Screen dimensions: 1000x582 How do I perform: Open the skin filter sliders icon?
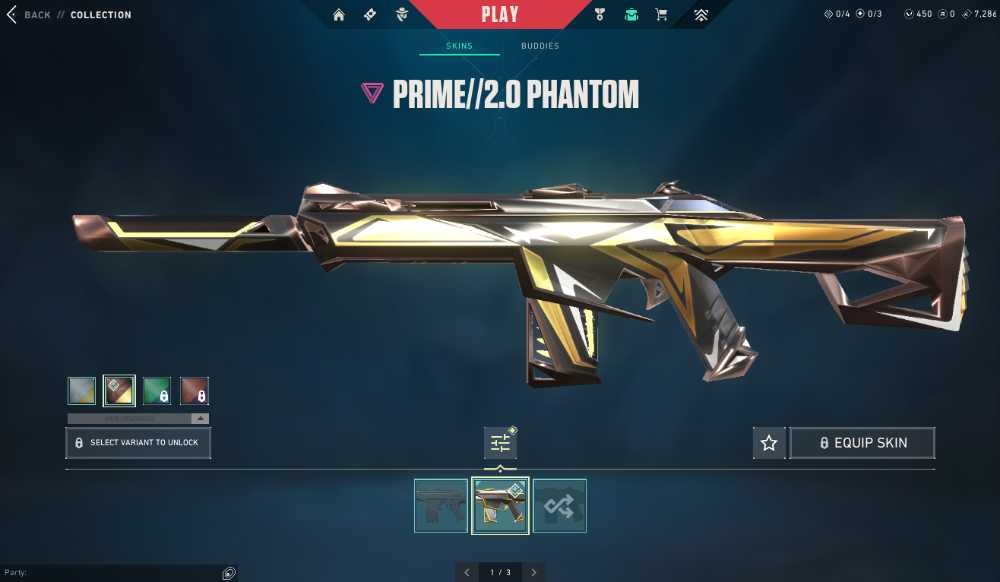500,442
